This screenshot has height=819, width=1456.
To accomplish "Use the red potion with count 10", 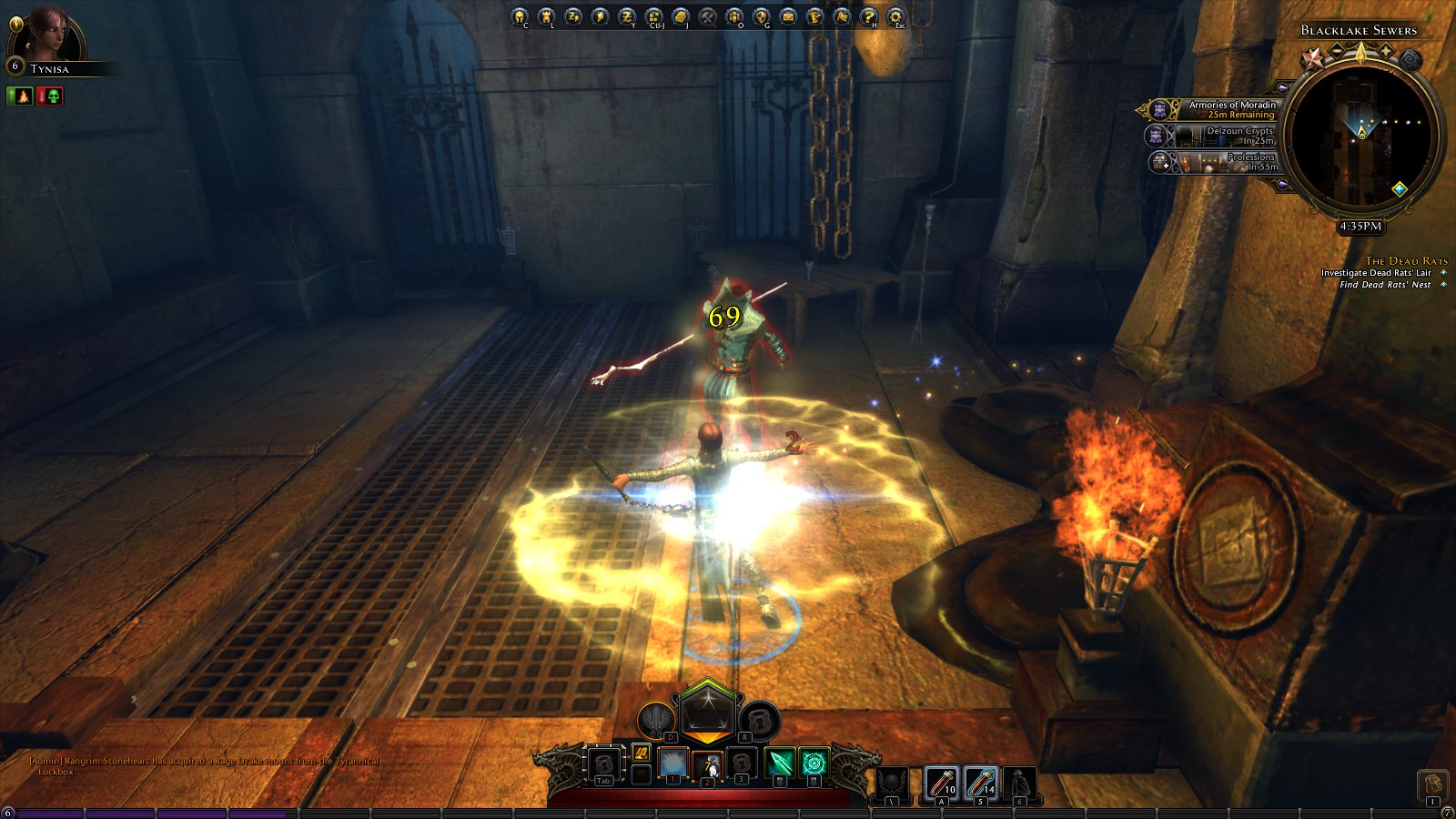I will tap(941, 783).
